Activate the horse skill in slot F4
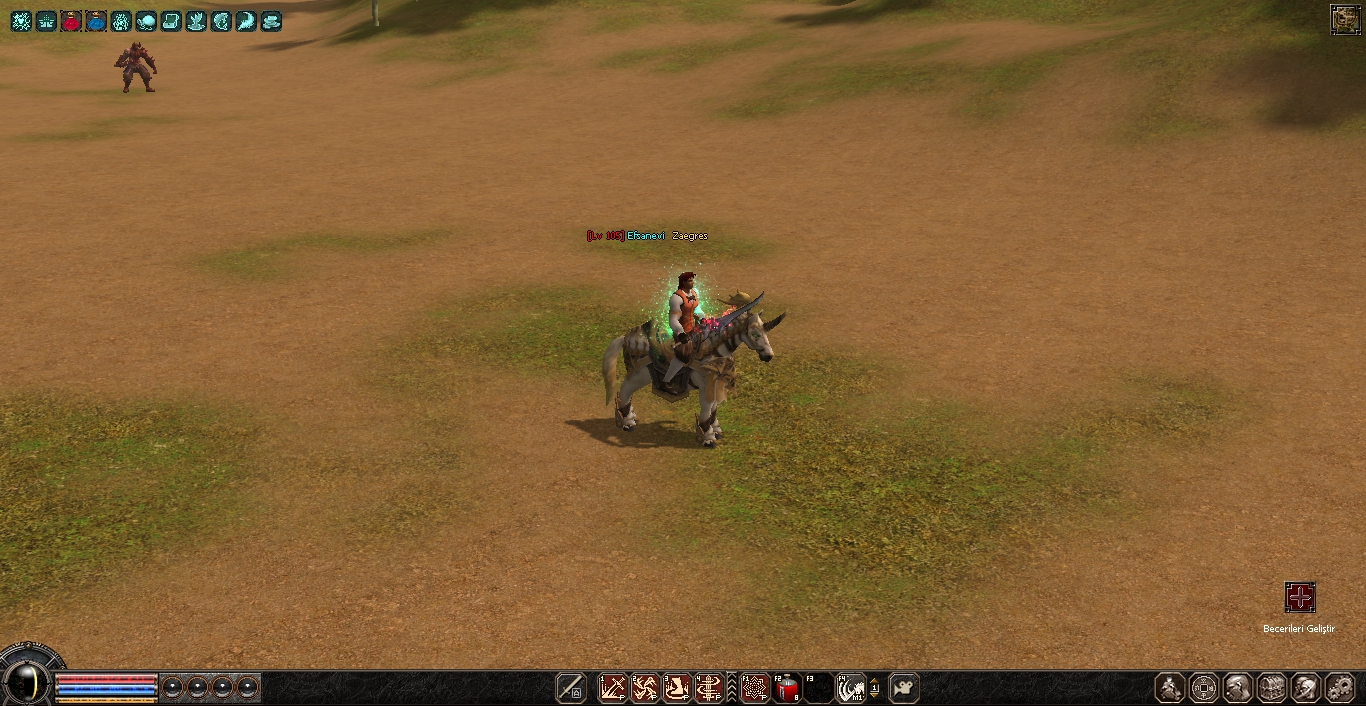The width and height of the screenshot is (1366, 706). pos(850,688)
